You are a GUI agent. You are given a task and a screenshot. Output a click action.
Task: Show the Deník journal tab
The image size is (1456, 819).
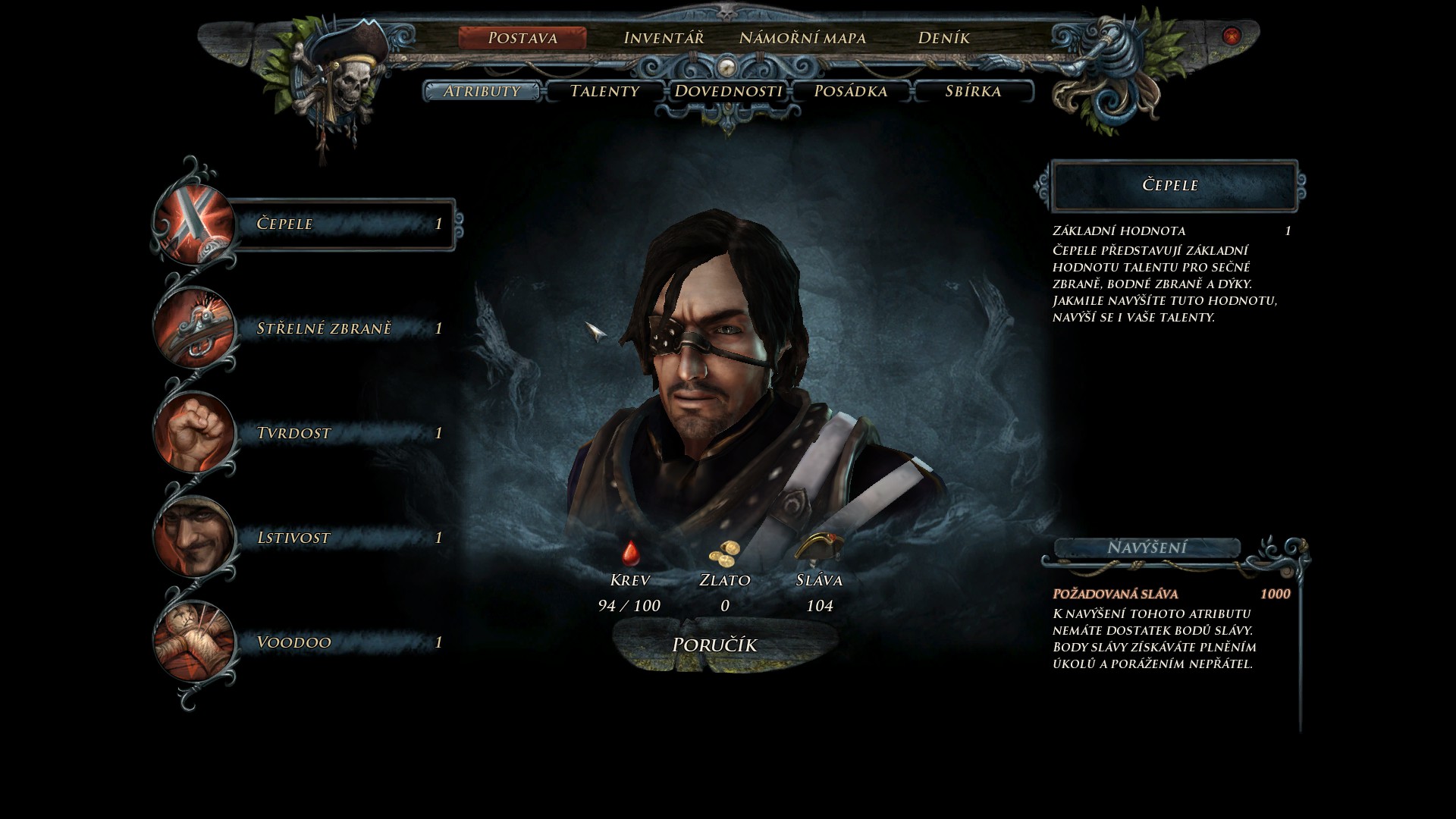tap(943, 38)
